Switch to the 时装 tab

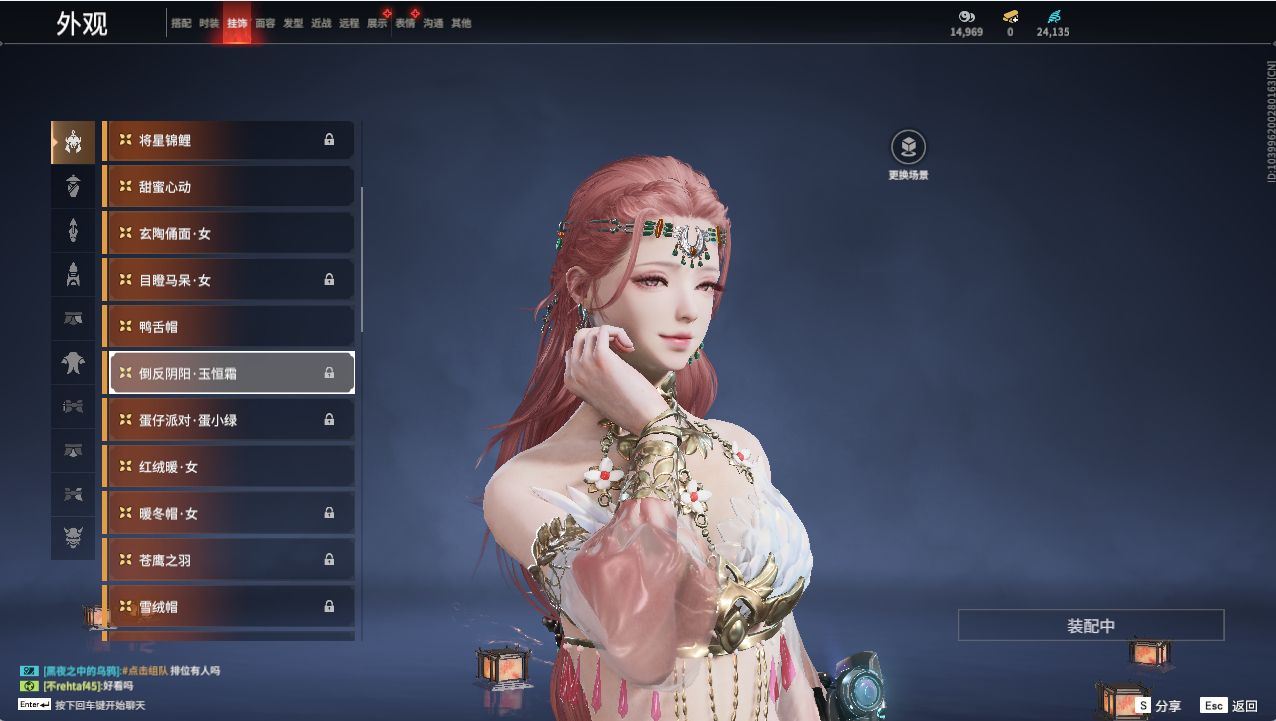[209, 23]
